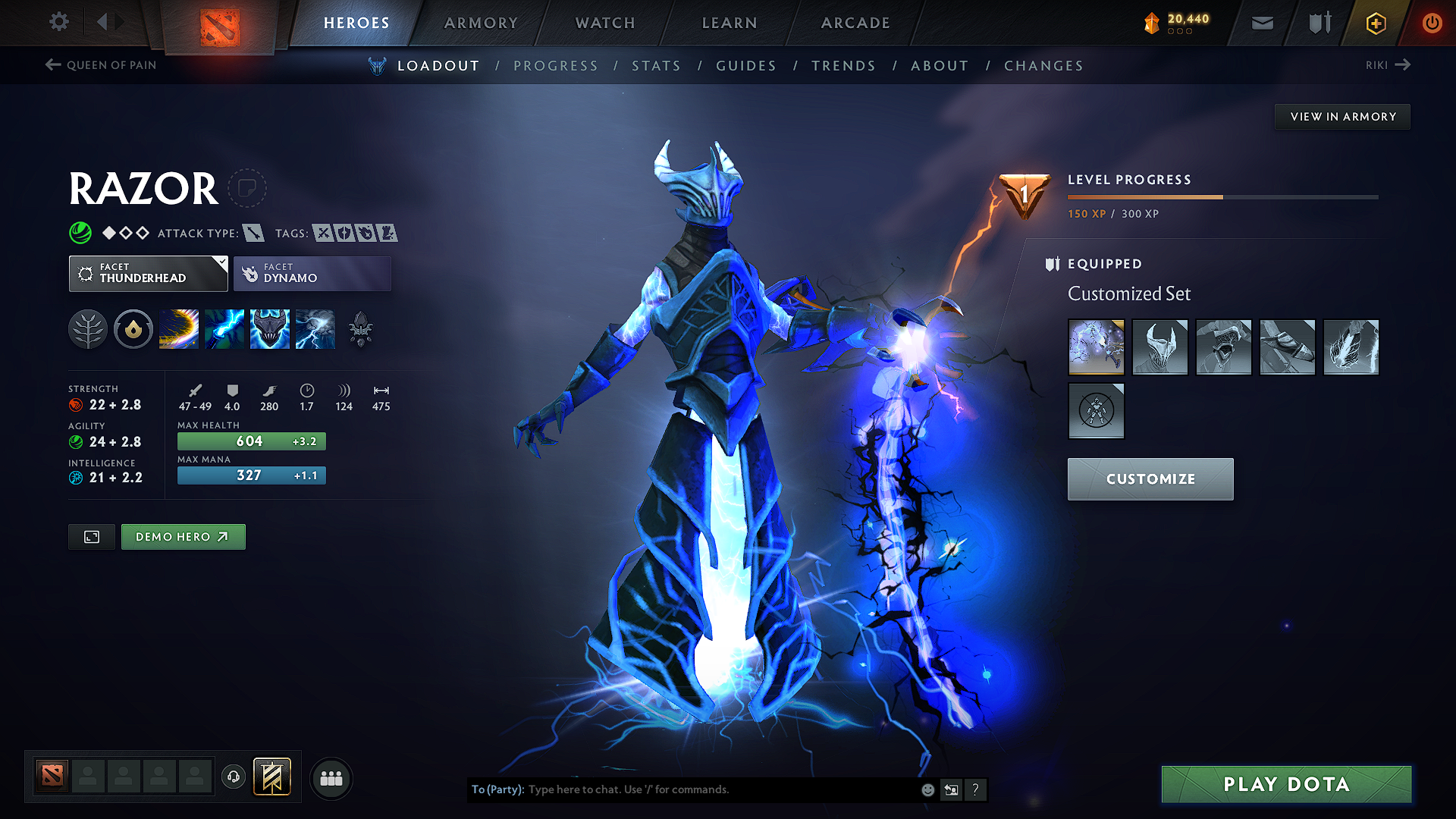Click Razor's innate ability icon
Image resolution: width=1456 pixels, height=819 pixels.
click(x=133, y=329)
